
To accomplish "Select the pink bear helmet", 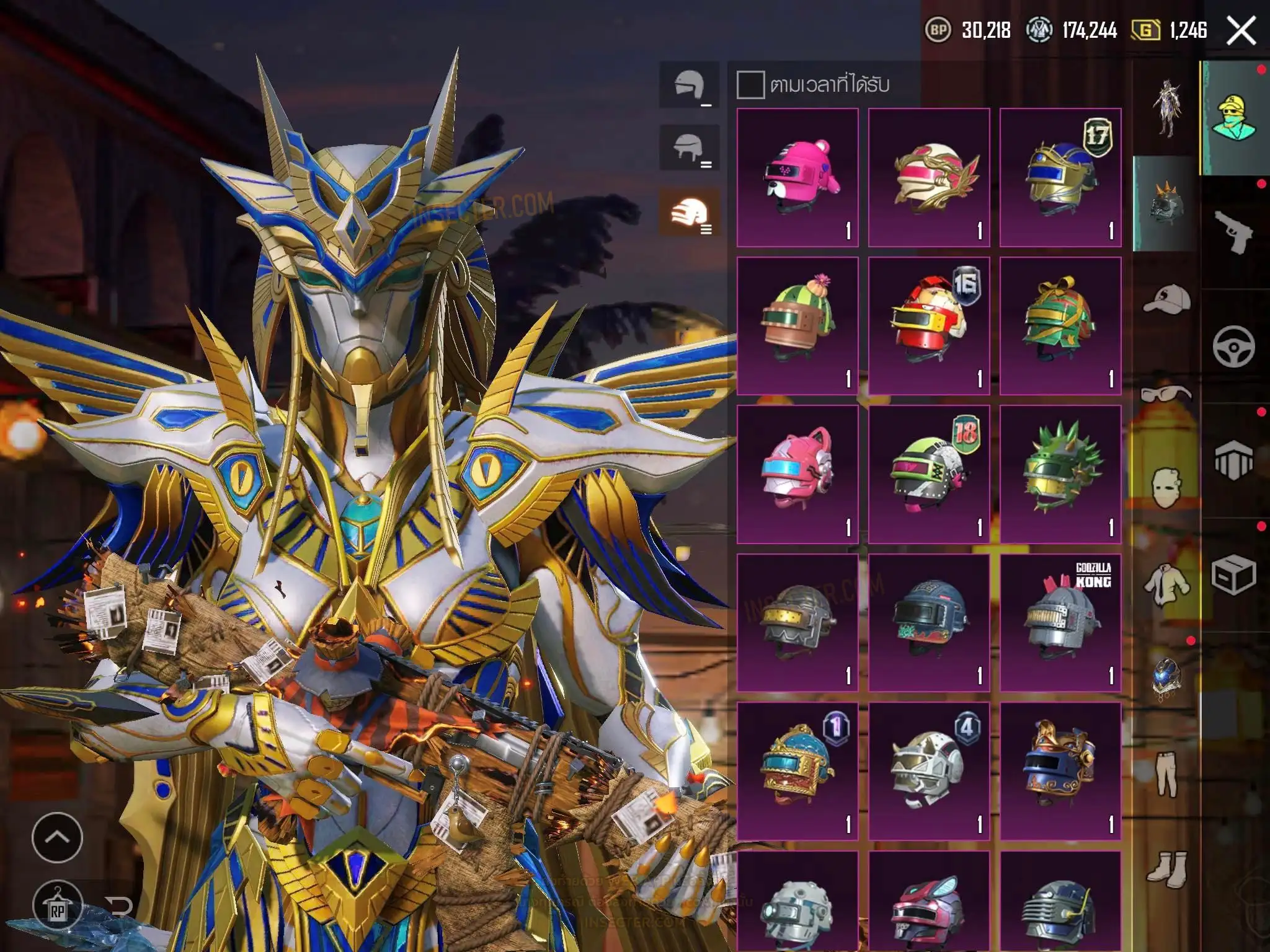I will pos(797,177).
